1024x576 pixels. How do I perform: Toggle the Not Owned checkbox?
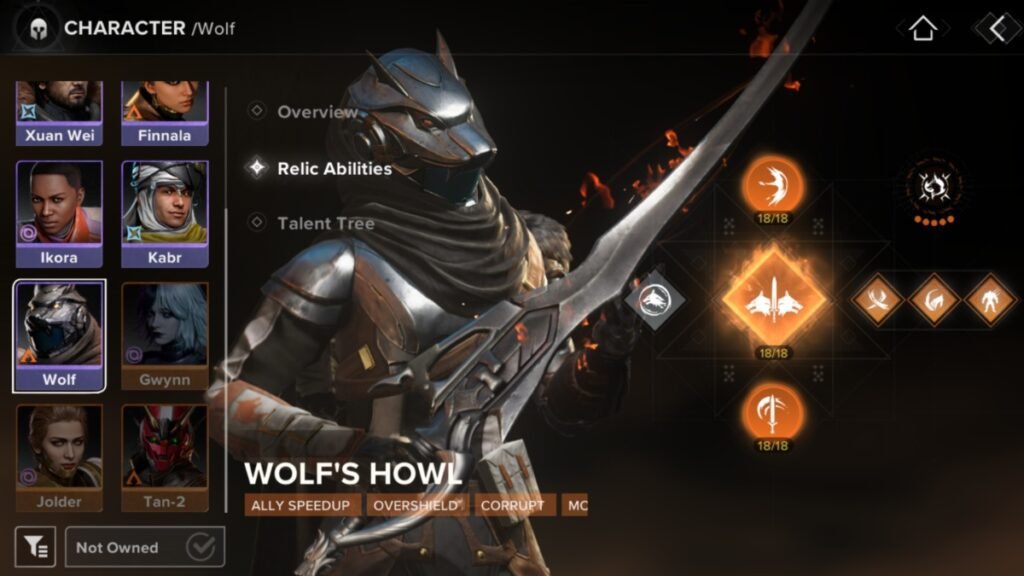(201, 547)
